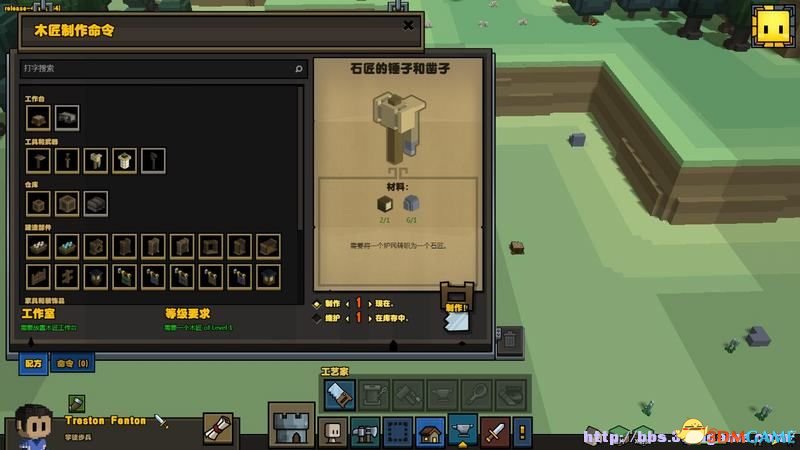Open the rolled scroll journal button

tap(218, 428)
